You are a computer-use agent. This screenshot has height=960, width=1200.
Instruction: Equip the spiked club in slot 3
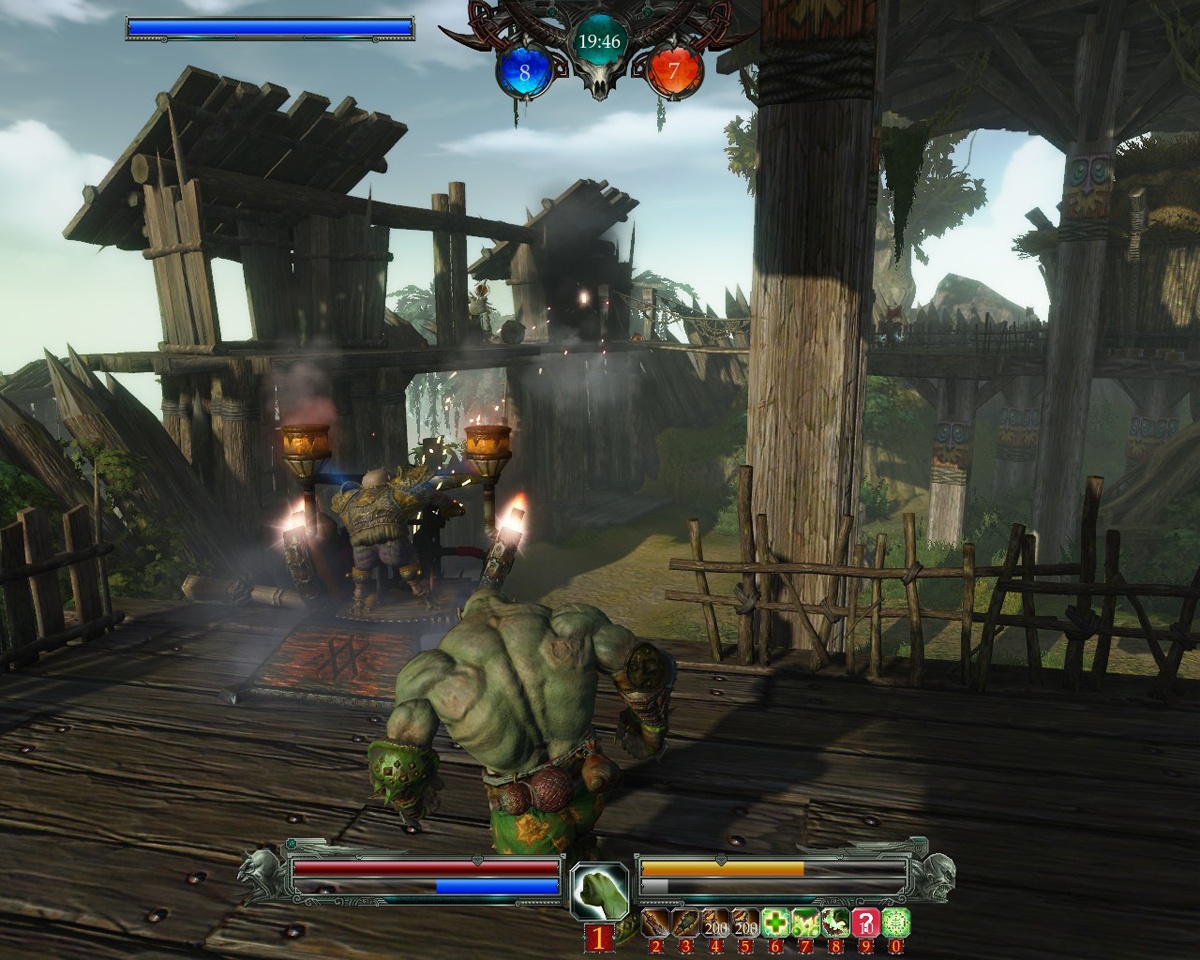(686, 922)
